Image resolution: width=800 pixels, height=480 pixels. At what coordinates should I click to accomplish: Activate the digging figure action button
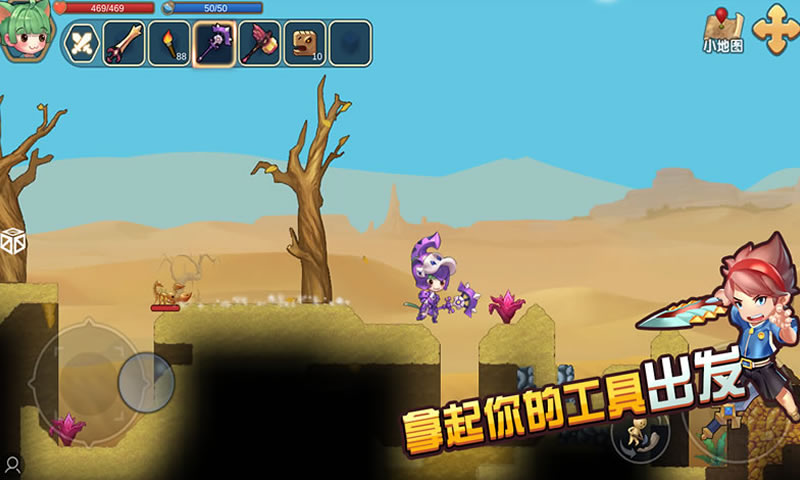point(639,435)
